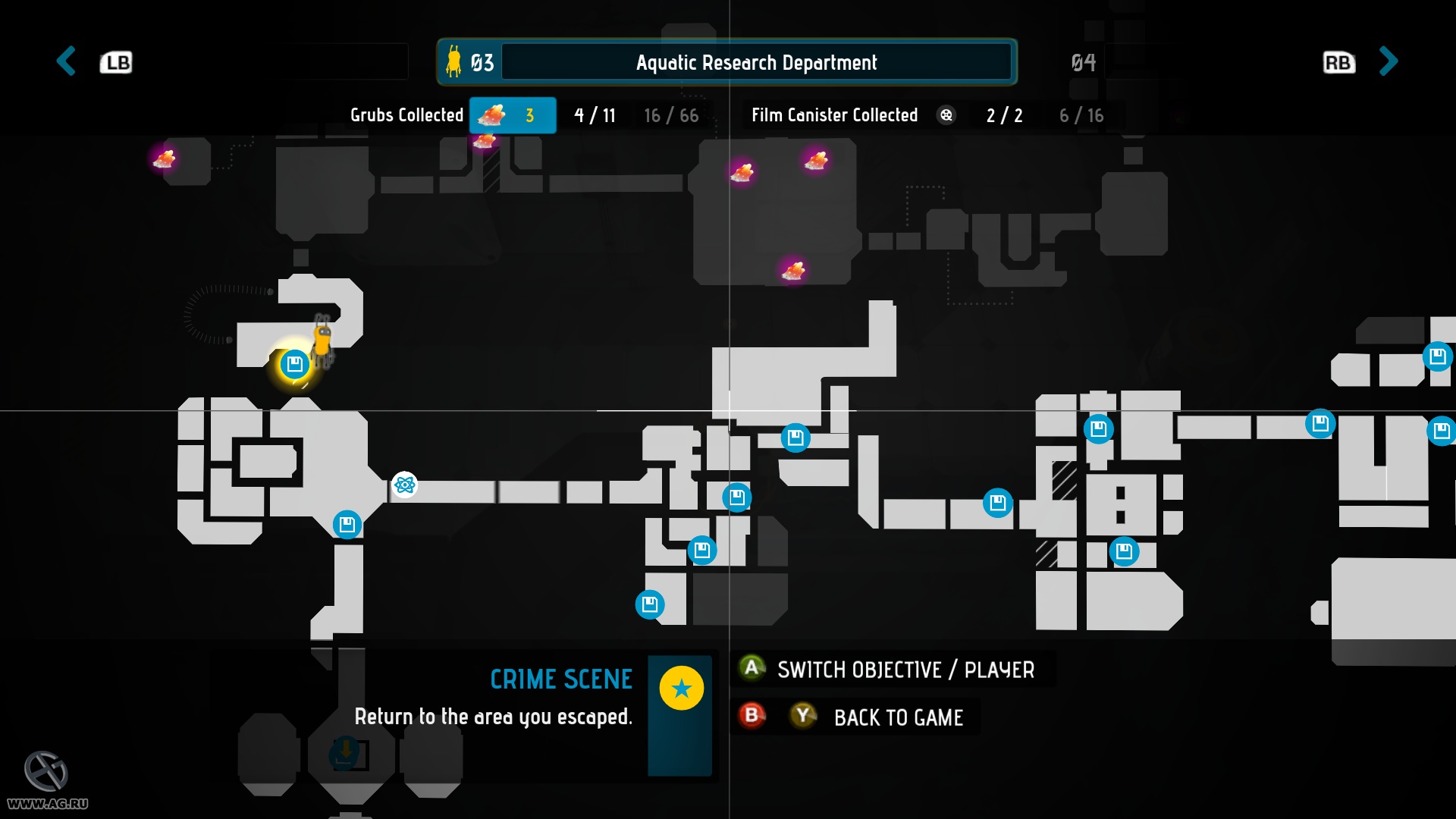Viewport: 1456px width, 819px height.
Task: Click the 16/66 total grub progress counter
Action: click(x=670, y=115)
